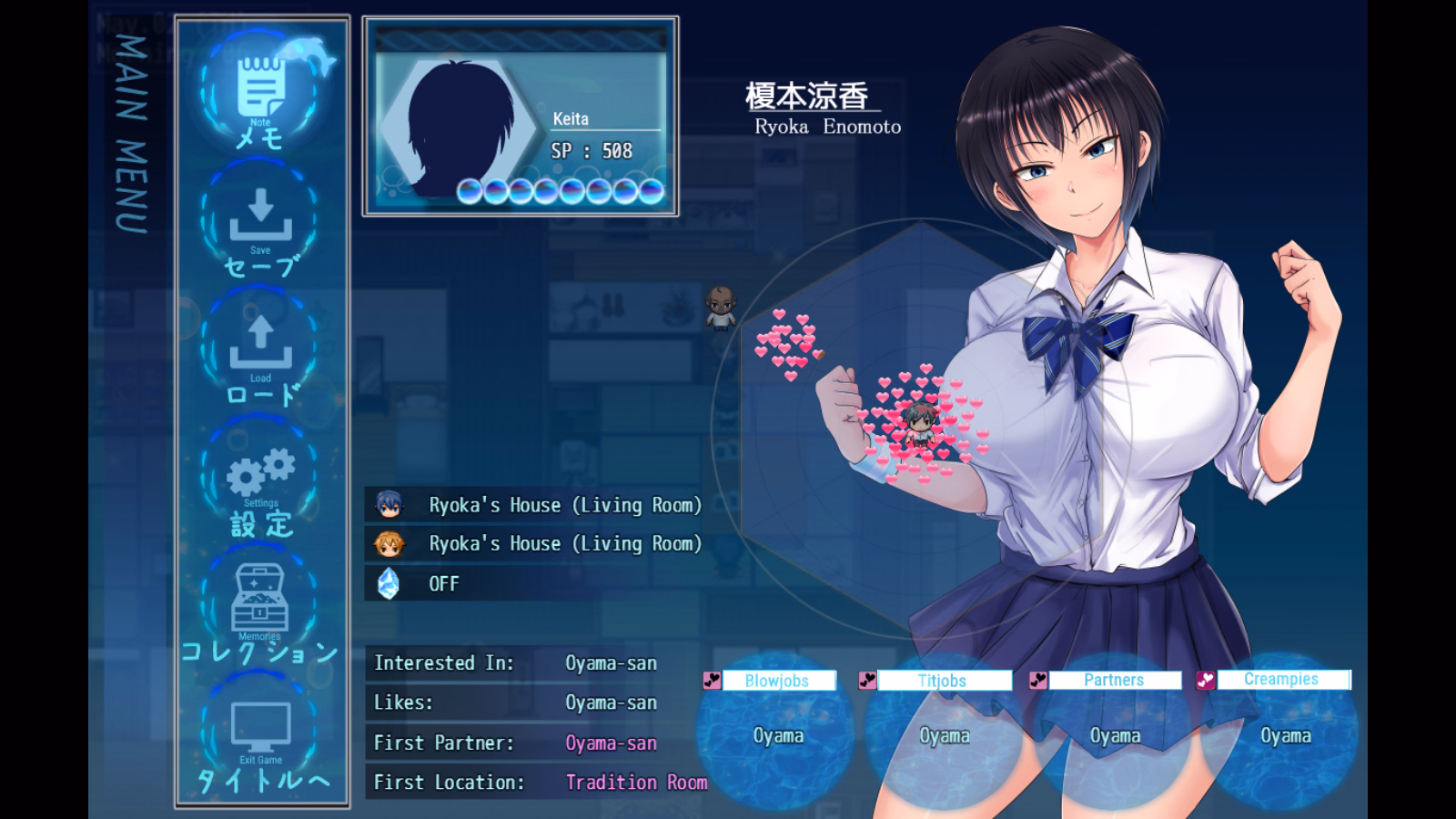The image size is (1456, 819).
Task: Open the Memories collection chest
Action: pos(260,605)
